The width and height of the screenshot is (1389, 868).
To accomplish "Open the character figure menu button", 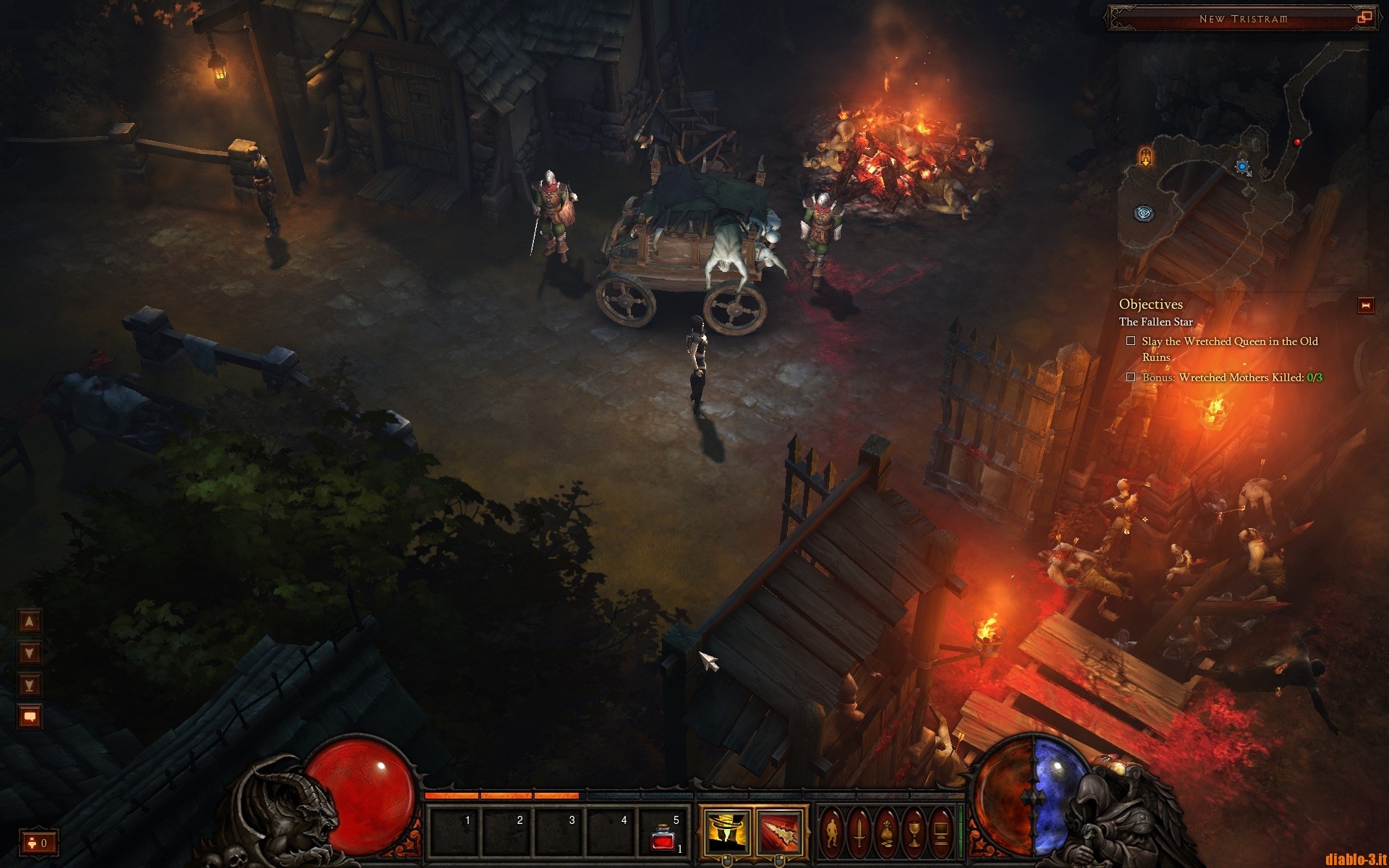I will [832, 833].
